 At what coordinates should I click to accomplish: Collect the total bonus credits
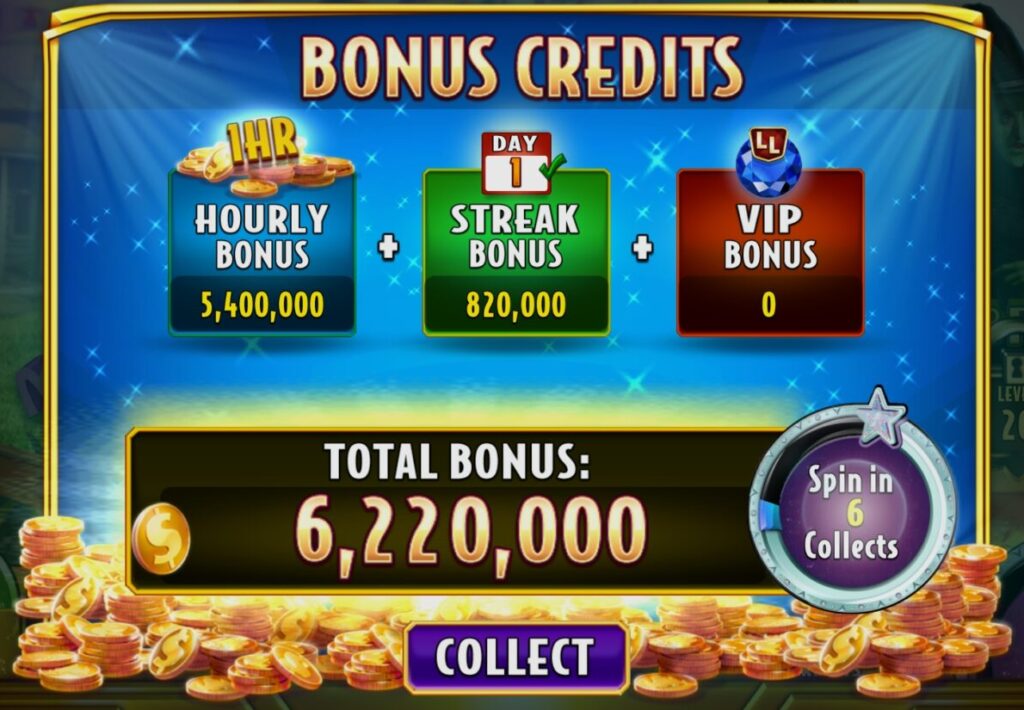coord(516,657)
